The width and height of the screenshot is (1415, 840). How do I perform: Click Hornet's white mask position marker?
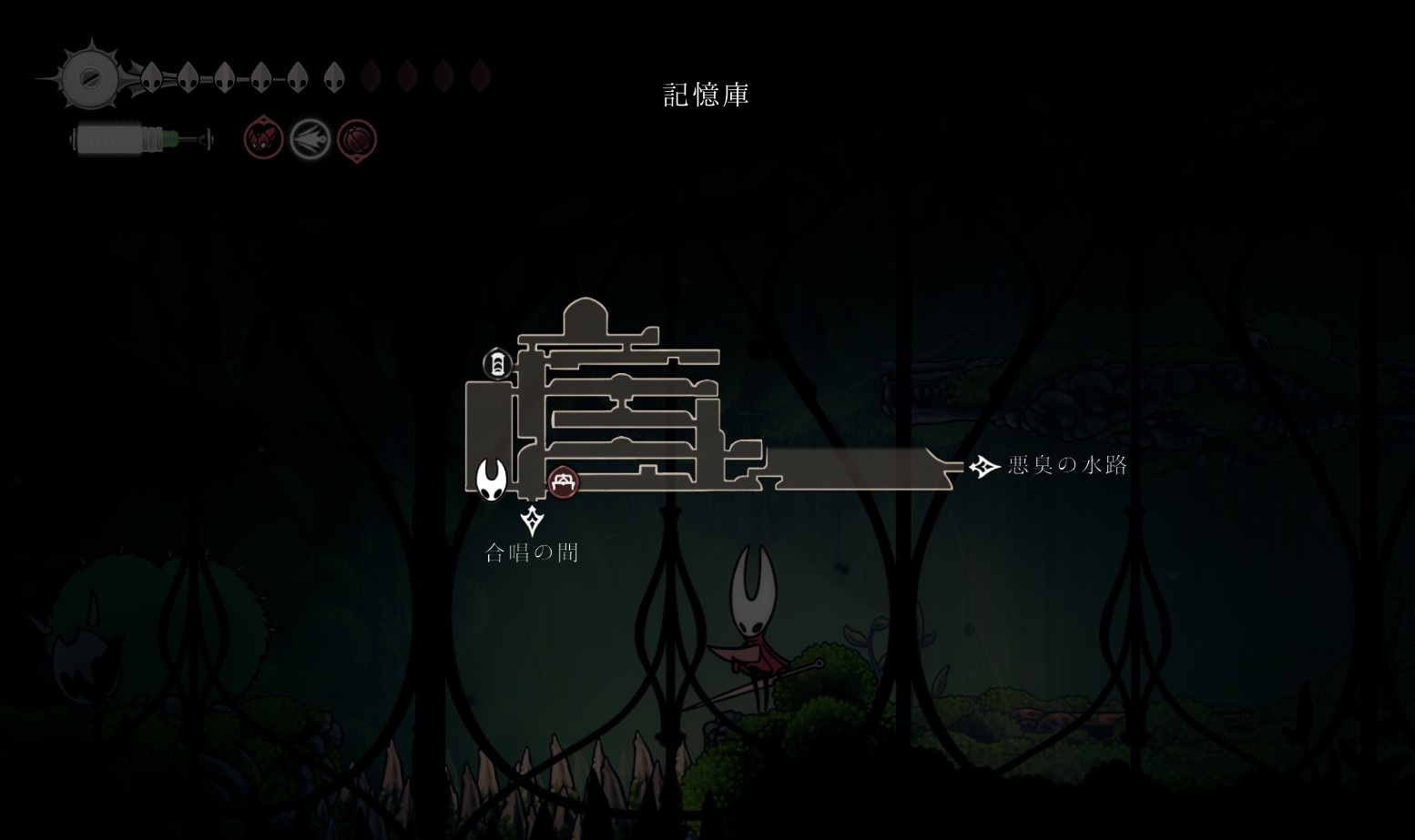click(x=492, y=479)
